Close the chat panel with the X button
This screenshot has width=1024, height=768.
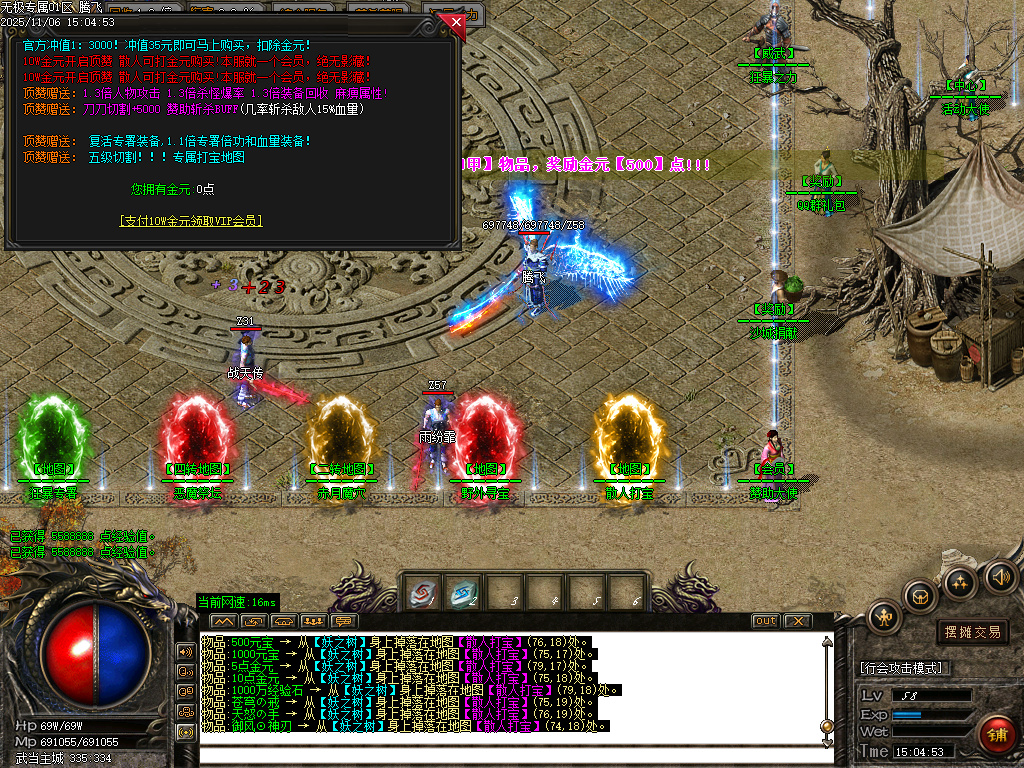click(797, 621)
